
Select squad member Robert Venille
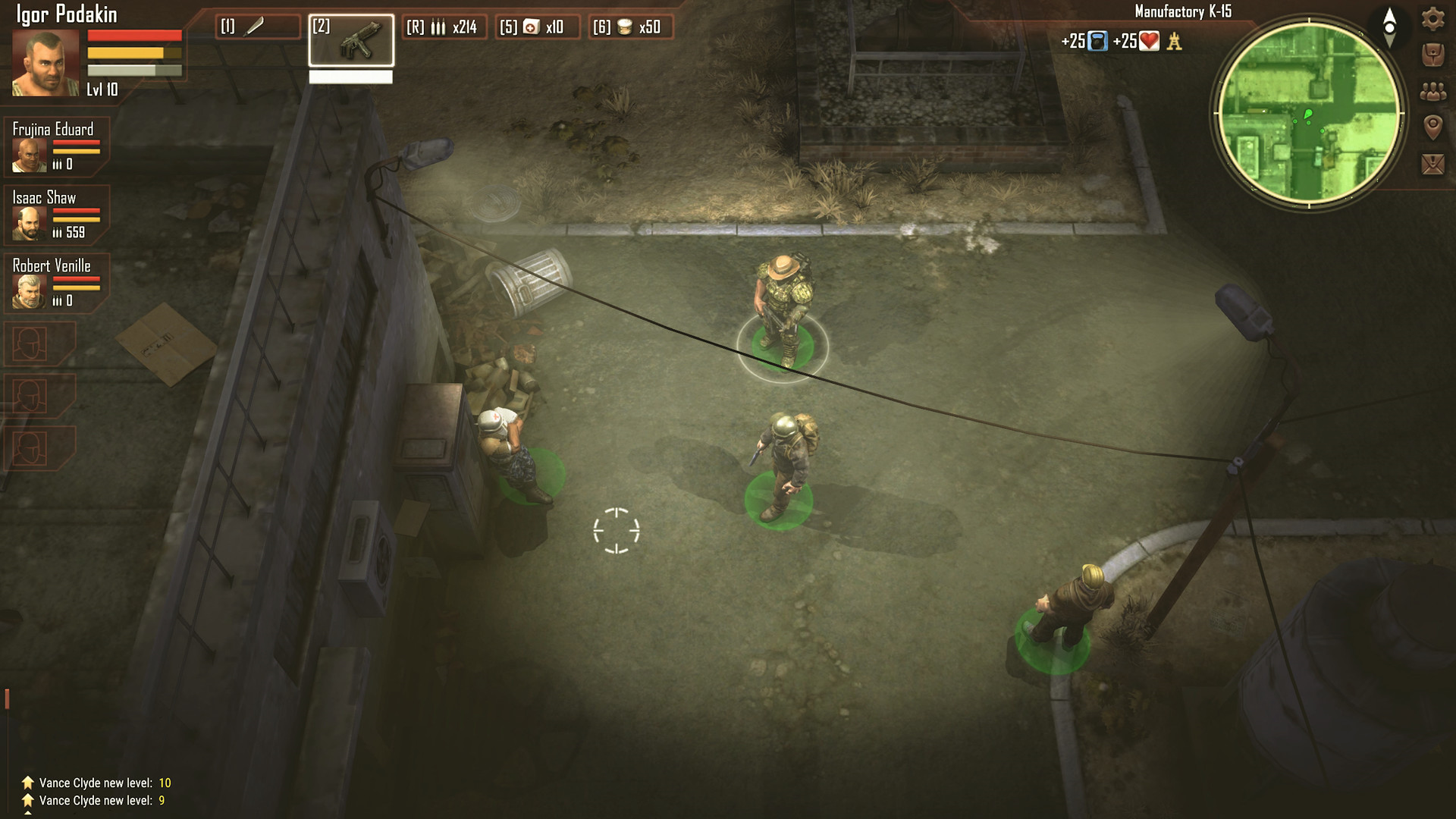[x=30, y=290]
